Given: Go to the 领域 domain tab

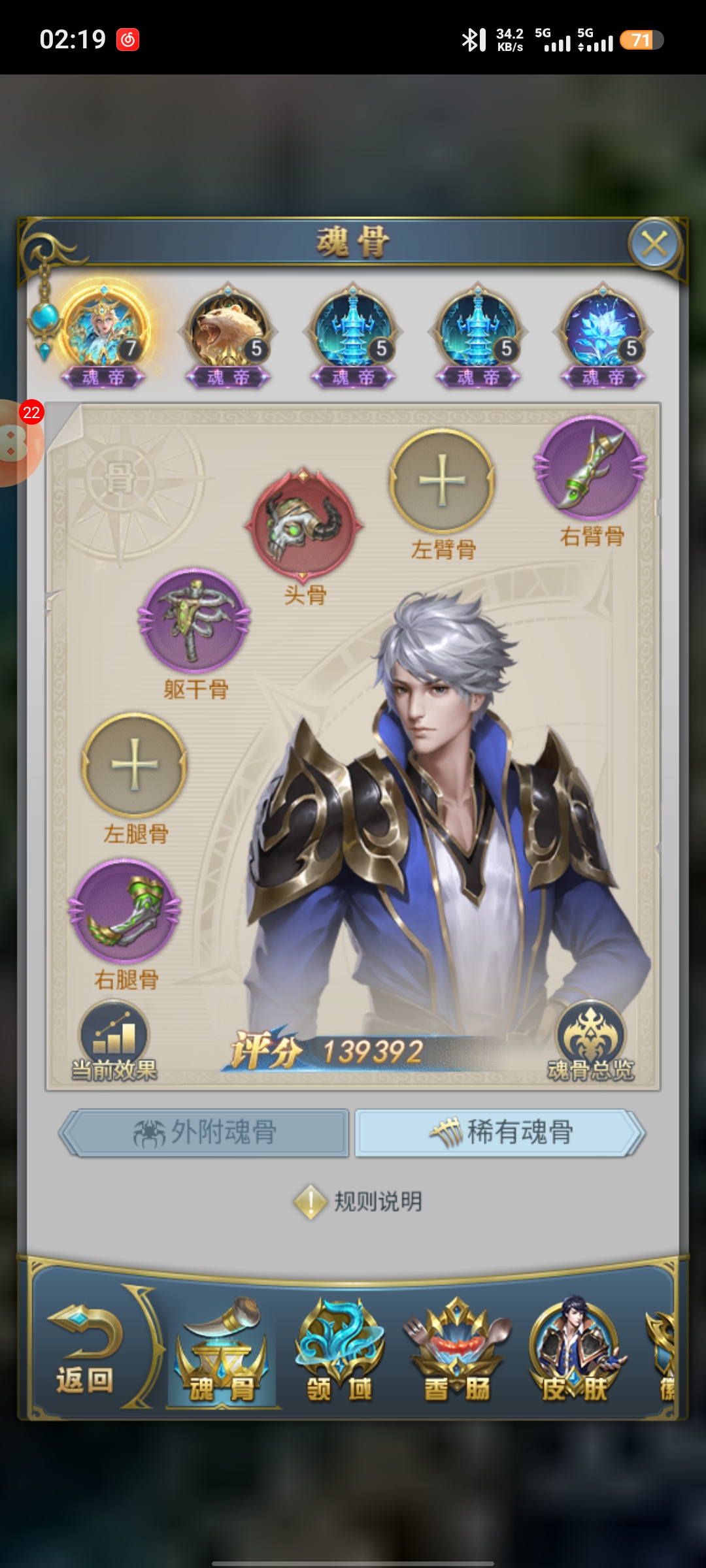Looking at the screenshot, I should click(x=339, y=1352).
